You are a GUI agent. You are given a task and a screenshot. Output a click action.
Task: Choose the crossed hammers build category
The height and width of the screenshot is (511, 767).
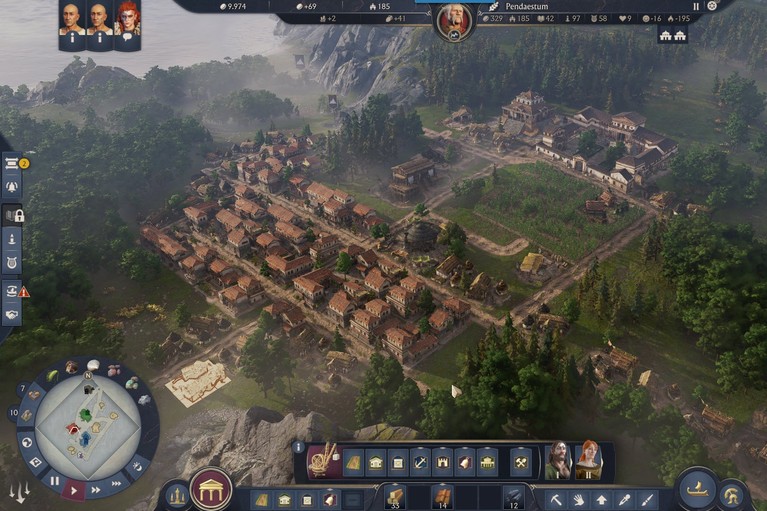point(520,462)
